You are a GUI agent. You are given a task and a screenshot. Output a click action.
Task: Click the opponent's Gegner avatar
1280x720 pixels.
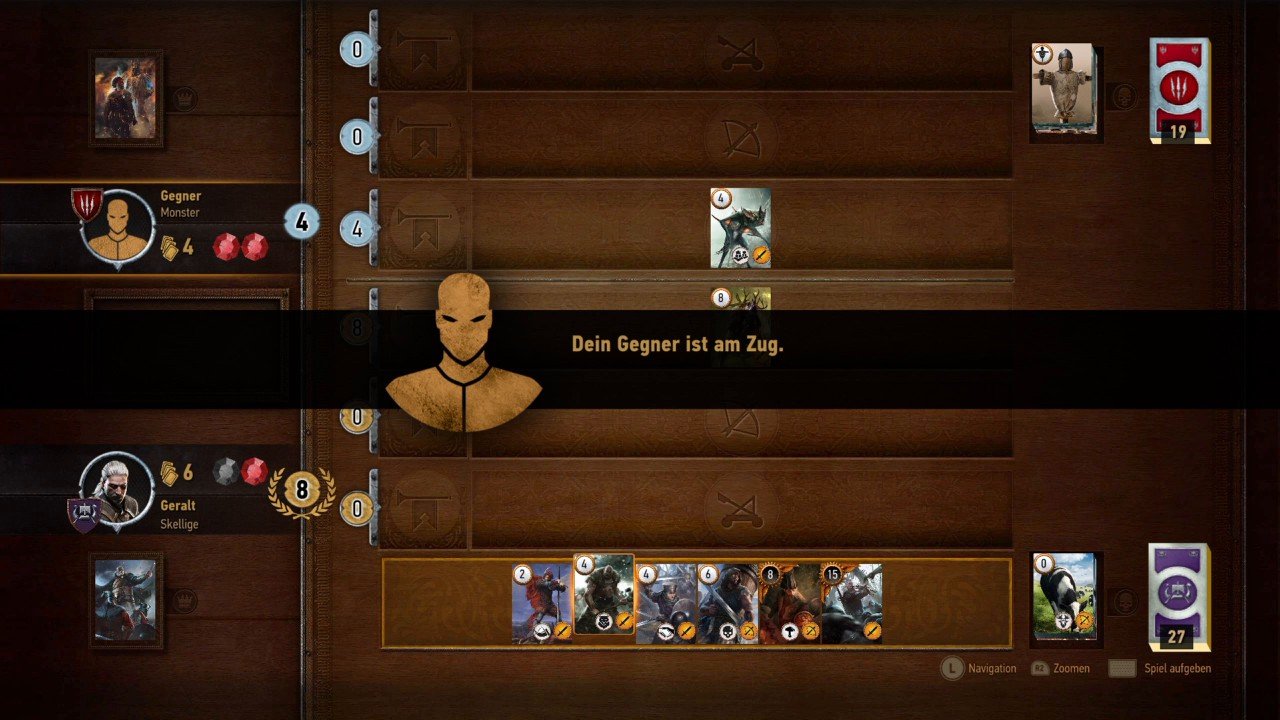click(x=118, y=227)
